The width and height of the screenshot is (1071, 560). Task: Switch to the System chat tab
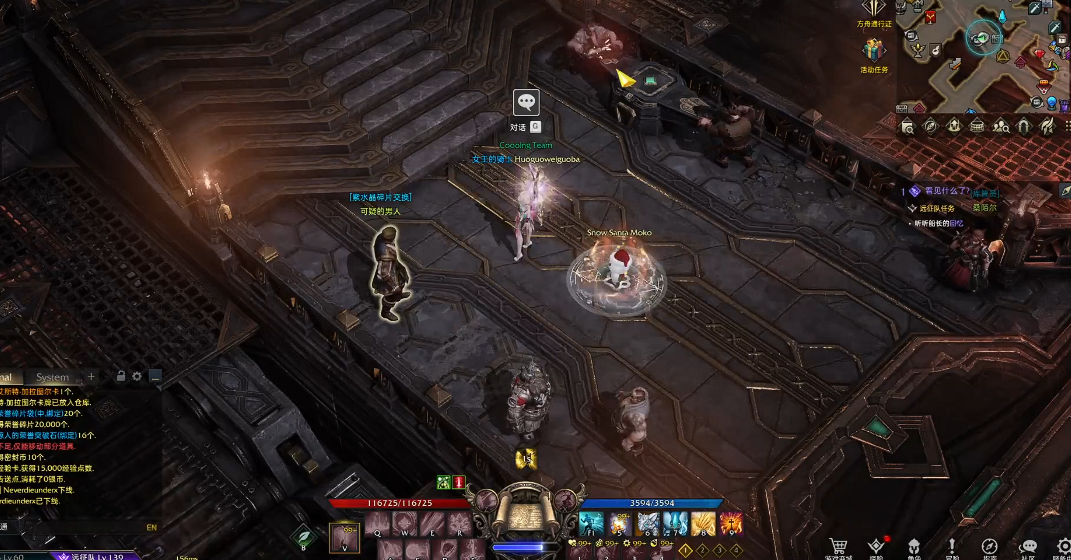click(53, 377)
